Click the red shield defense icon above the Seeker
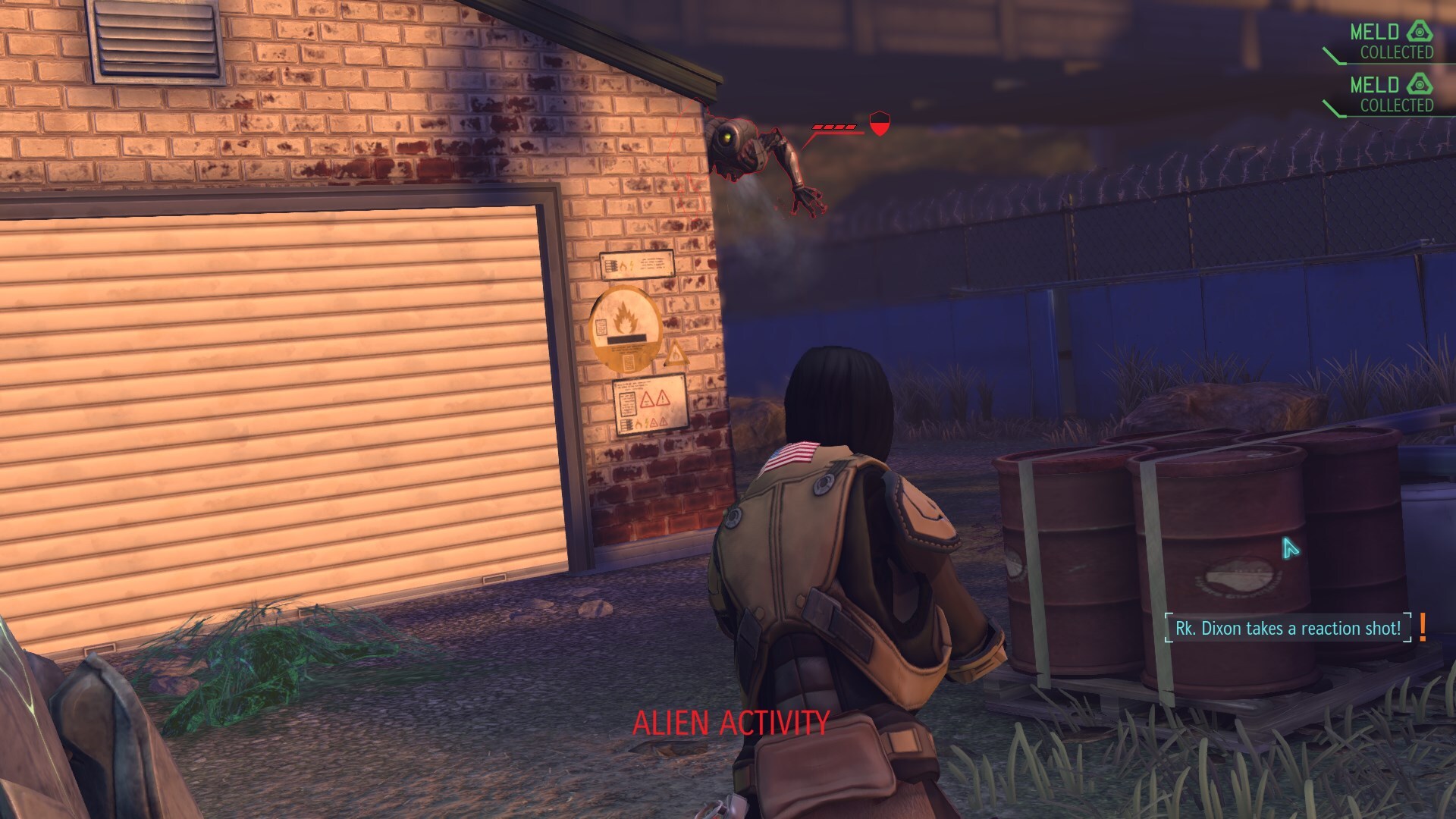This screenshot has width=1456, height=819. 879,124
